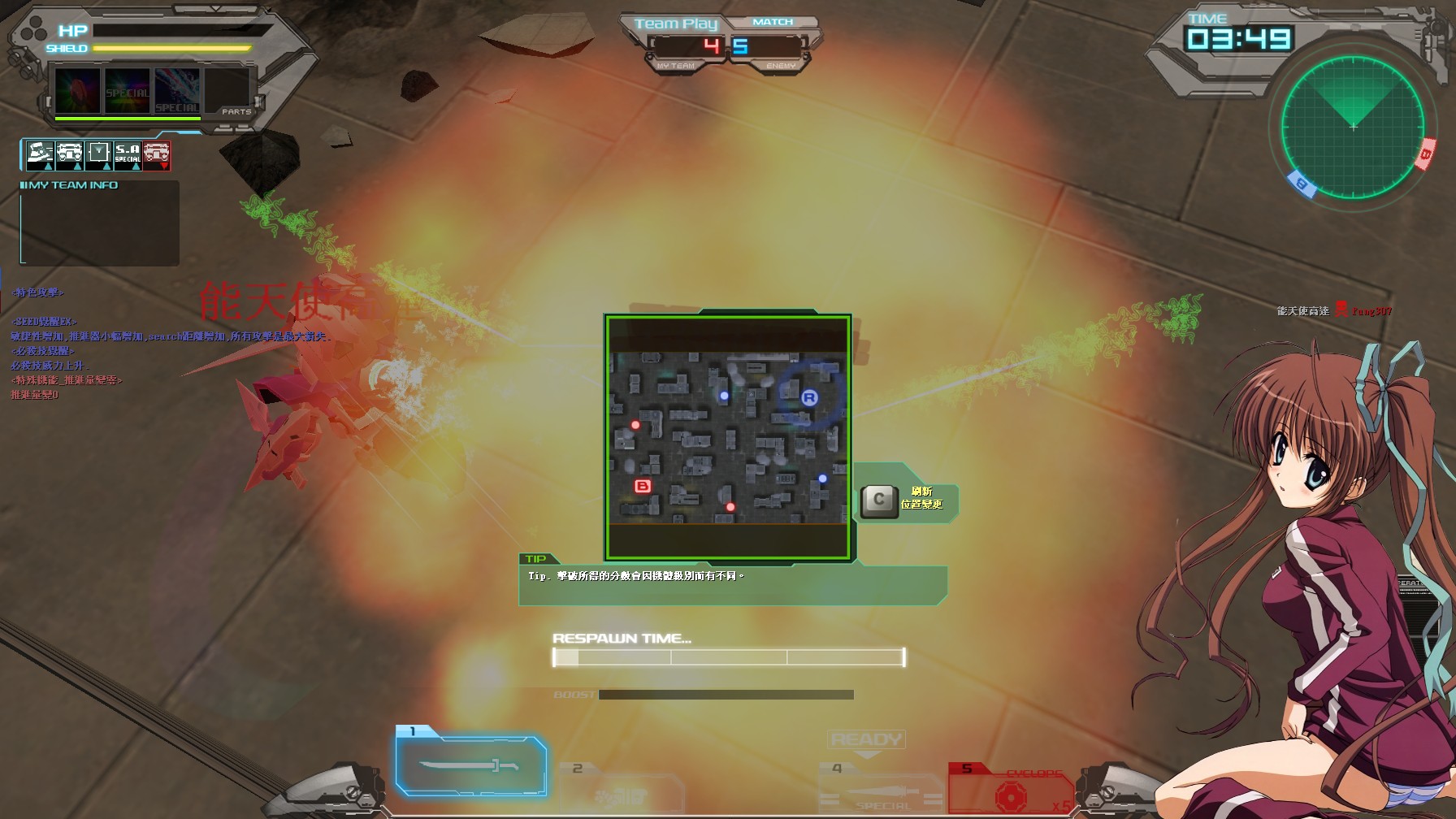Viewport: 1456px width, 819px height.
Task: Select the sword weapon in slot 1
Action: (471, 765)
